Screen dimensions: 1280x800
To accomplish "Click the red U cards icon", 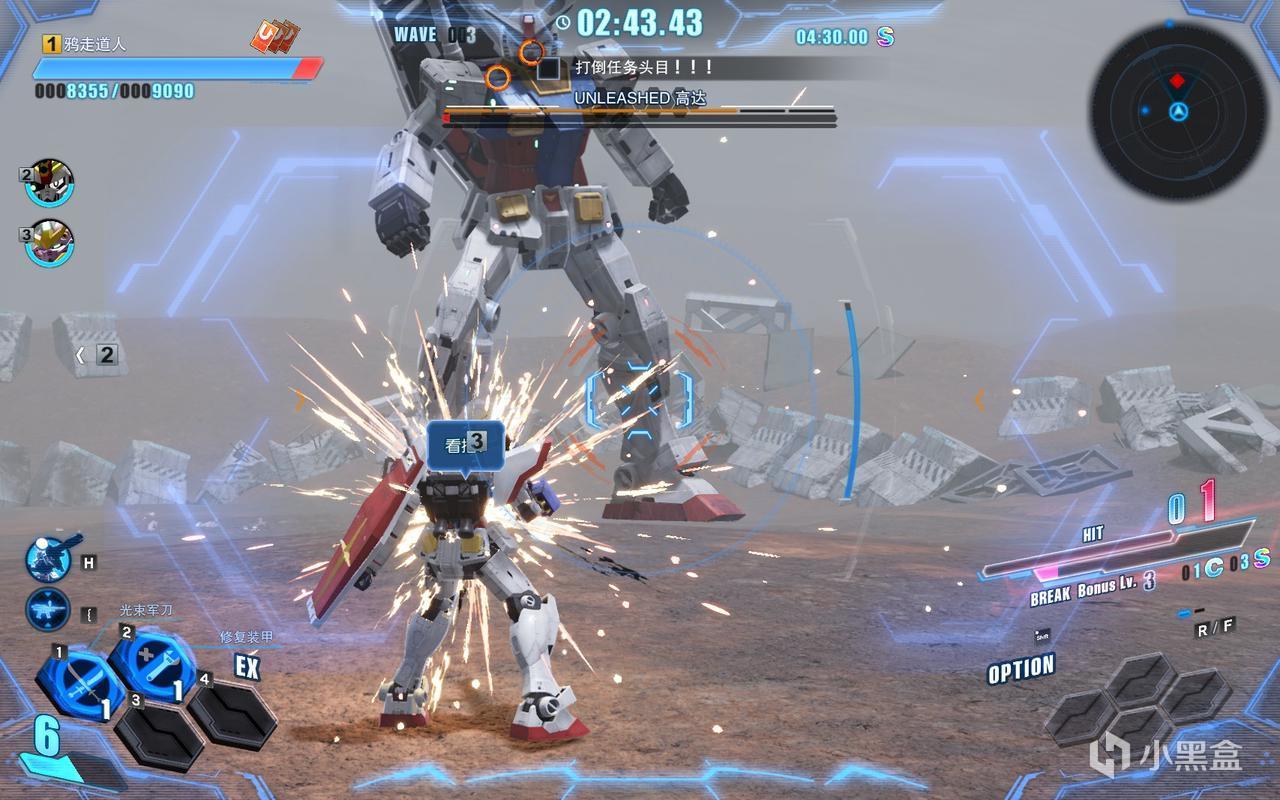I will (x=275, y=38).
